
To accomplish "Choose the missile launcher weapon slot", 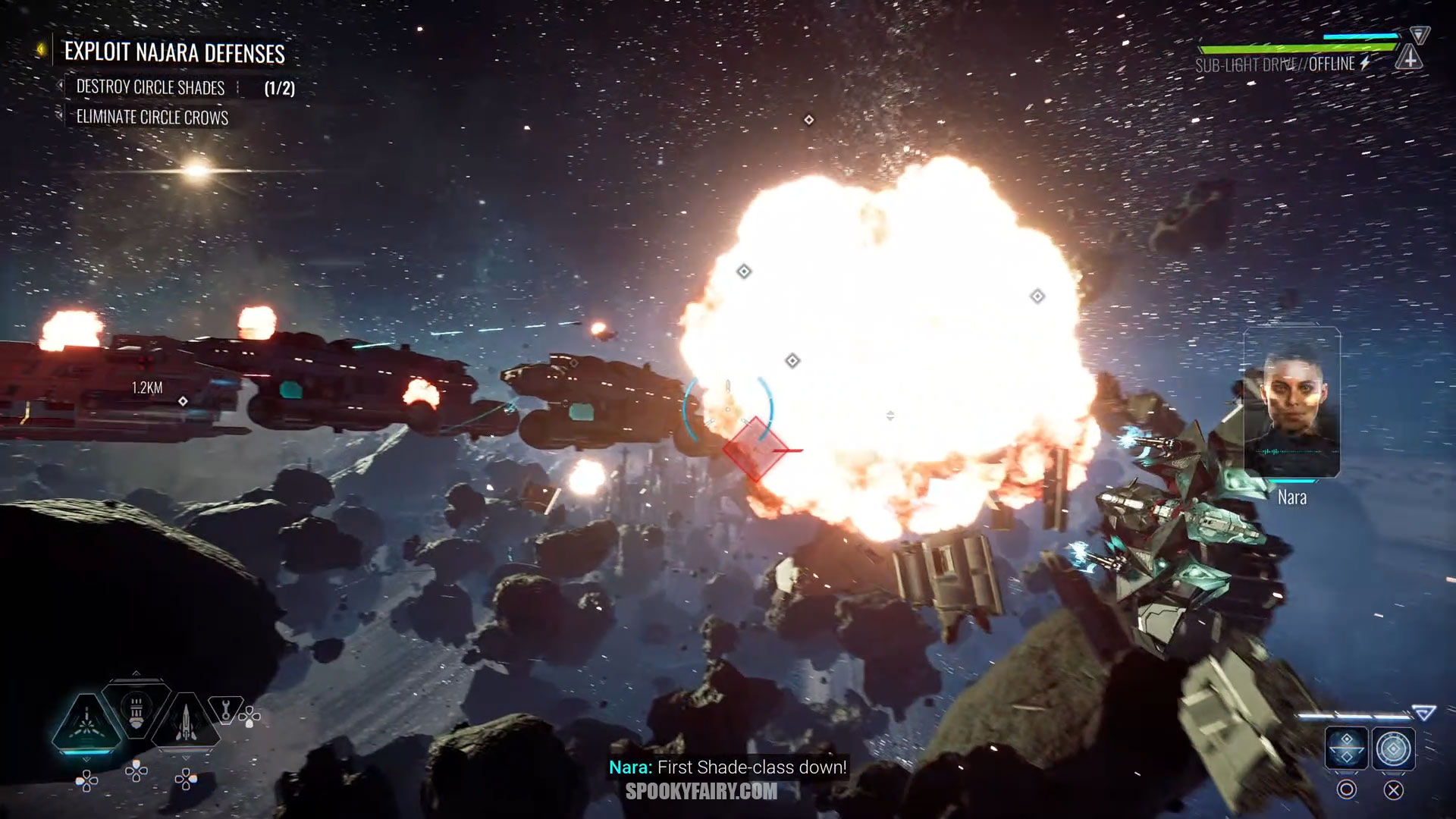I will (x=186, y=721).
